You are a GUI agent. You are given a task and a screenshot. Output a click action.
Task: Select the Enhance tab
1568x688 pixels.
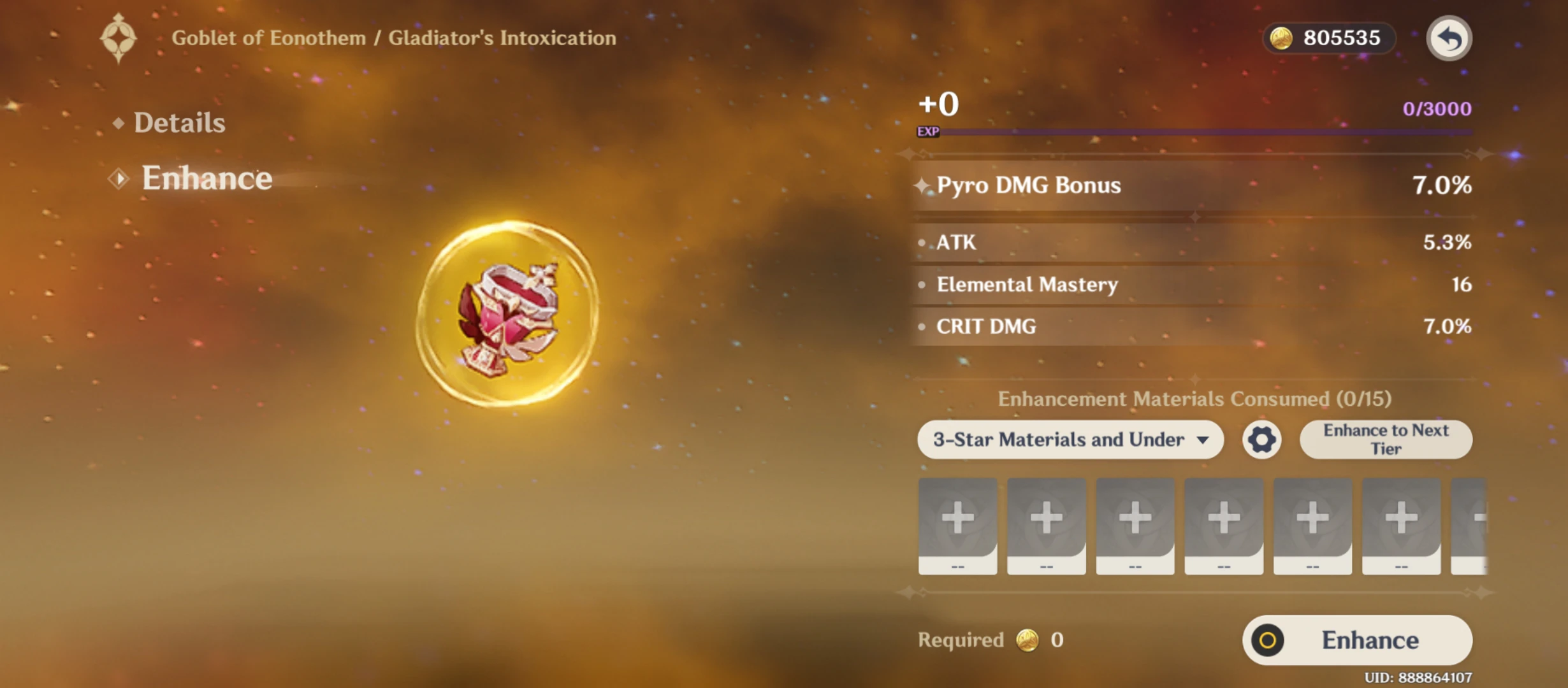[206, 178]
